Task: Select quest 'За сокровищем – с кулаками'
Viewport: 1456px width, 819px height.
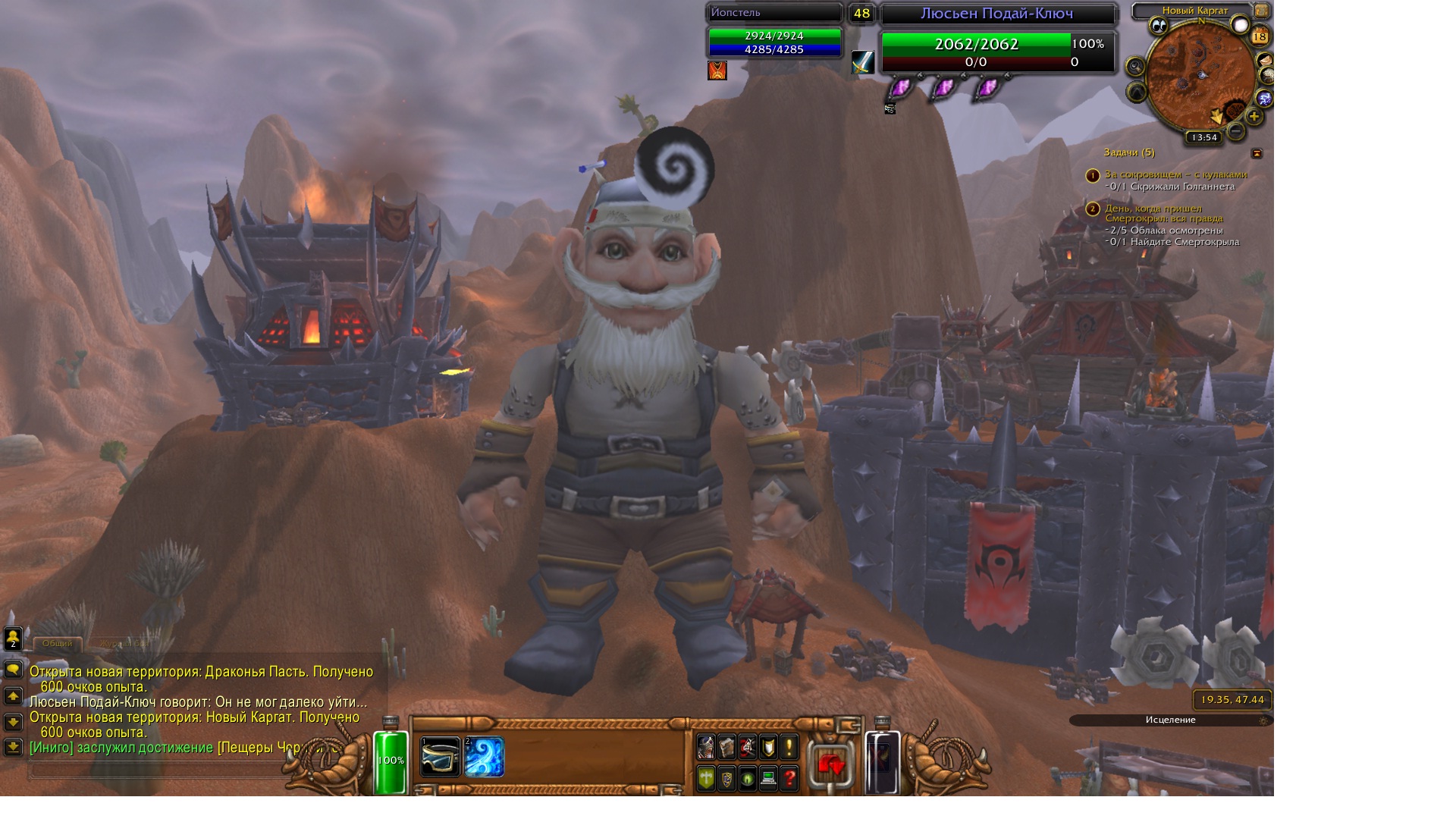Action: point(1175,174)
